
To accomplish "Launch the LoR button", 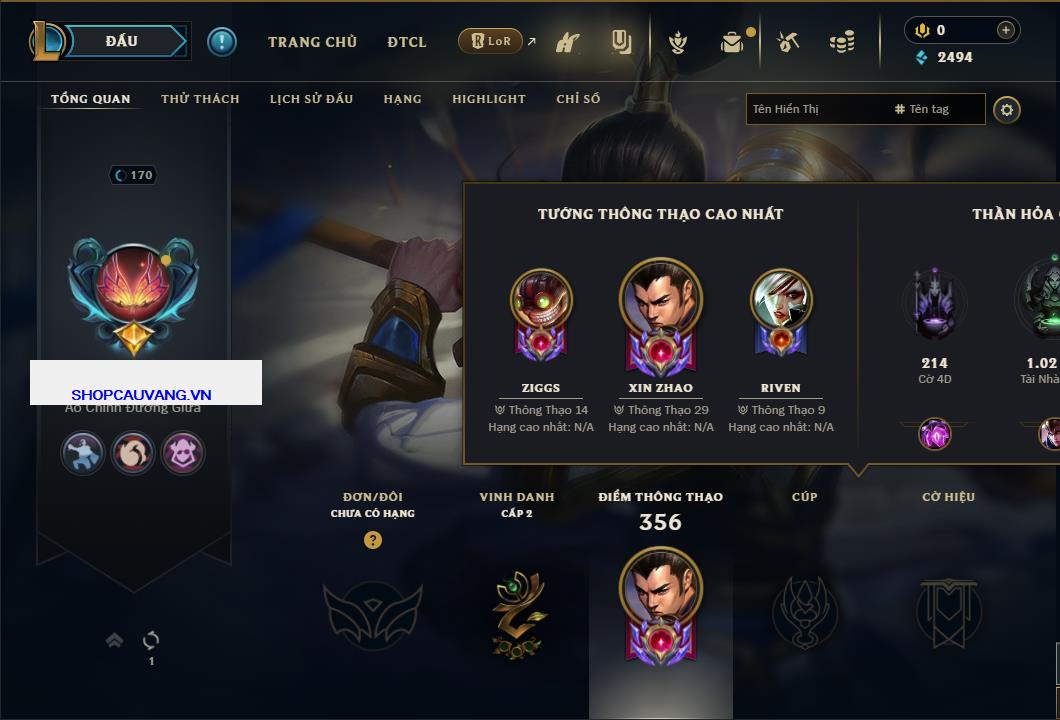I will coord(490,41).
